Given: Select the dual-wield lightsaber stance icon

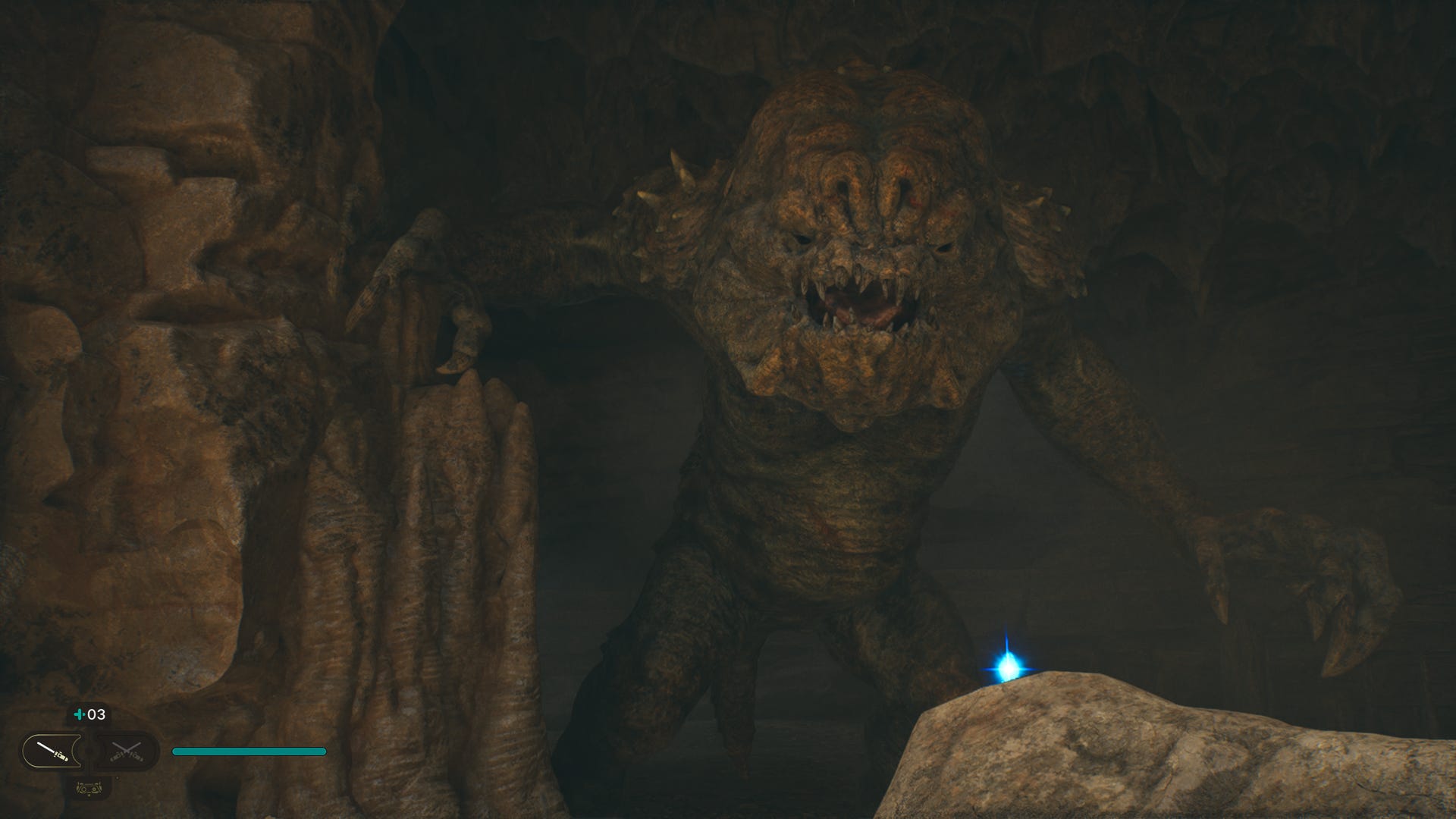Looking at the screenshot, I should [x=125, y=751].
